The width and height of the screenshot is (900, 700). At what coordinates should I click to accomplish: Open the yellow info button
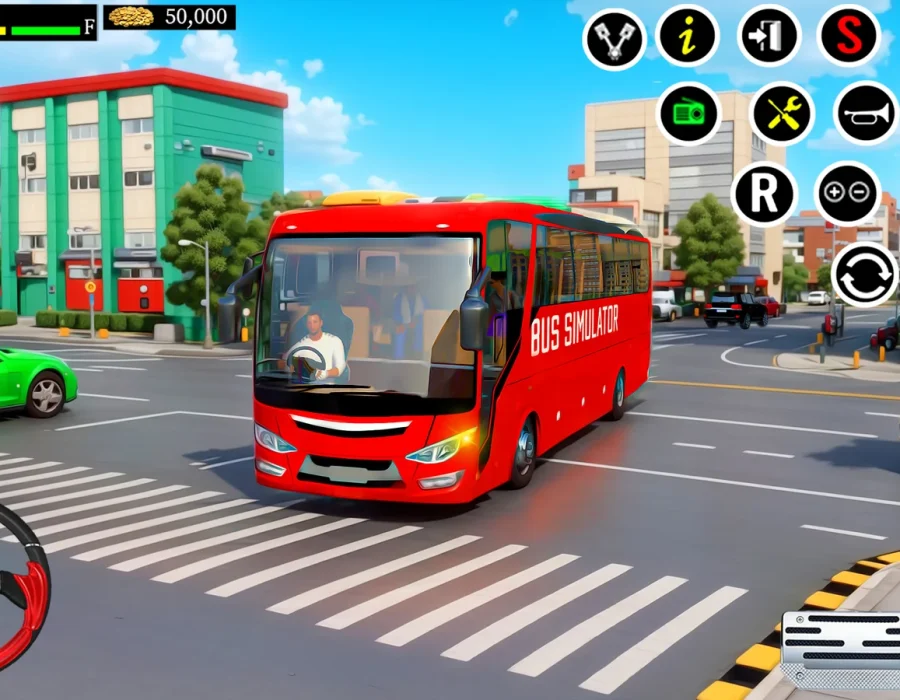(x=687, y=37)
